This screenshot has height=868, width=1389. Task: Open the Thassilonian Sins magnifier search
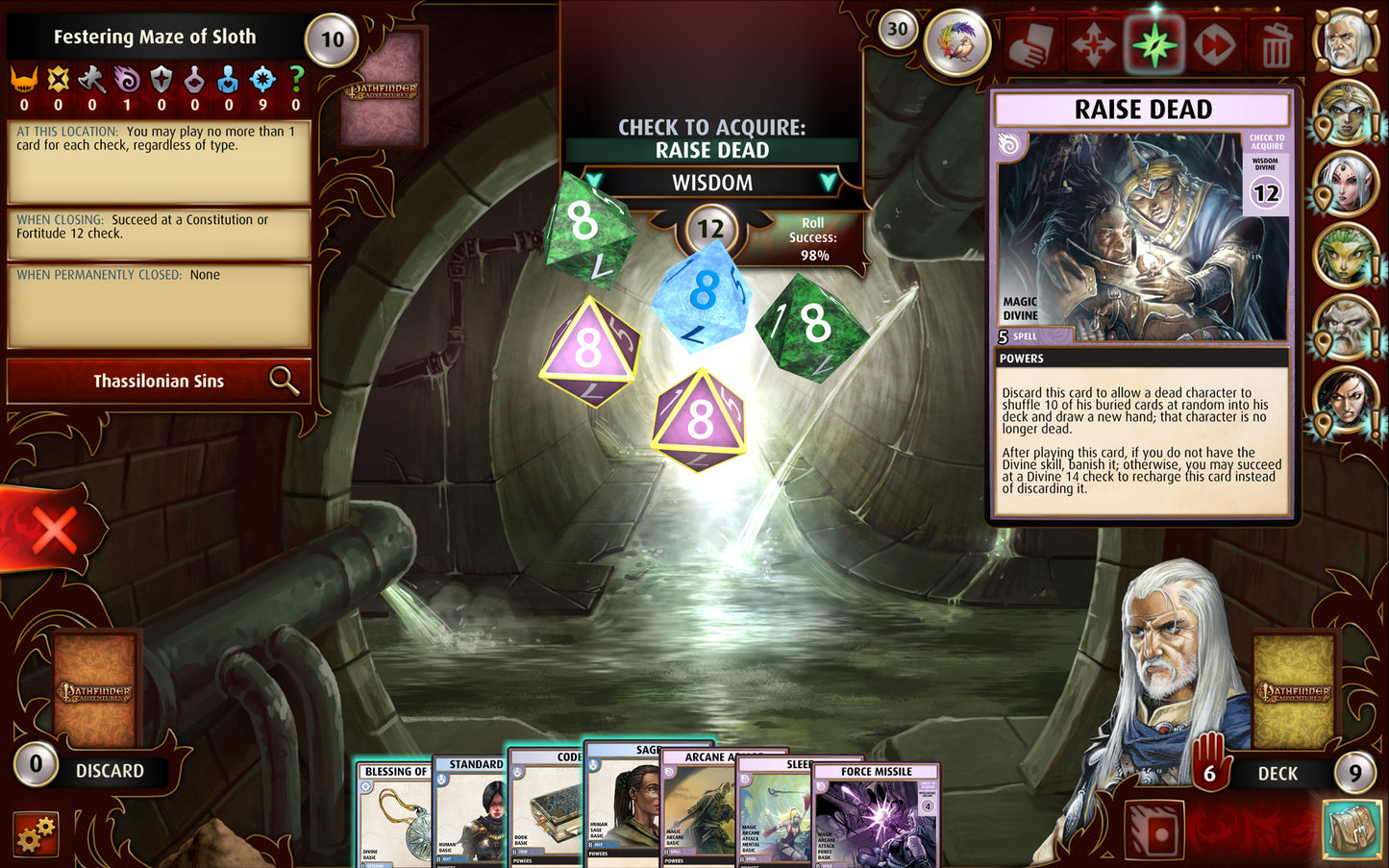pos(284,381)
